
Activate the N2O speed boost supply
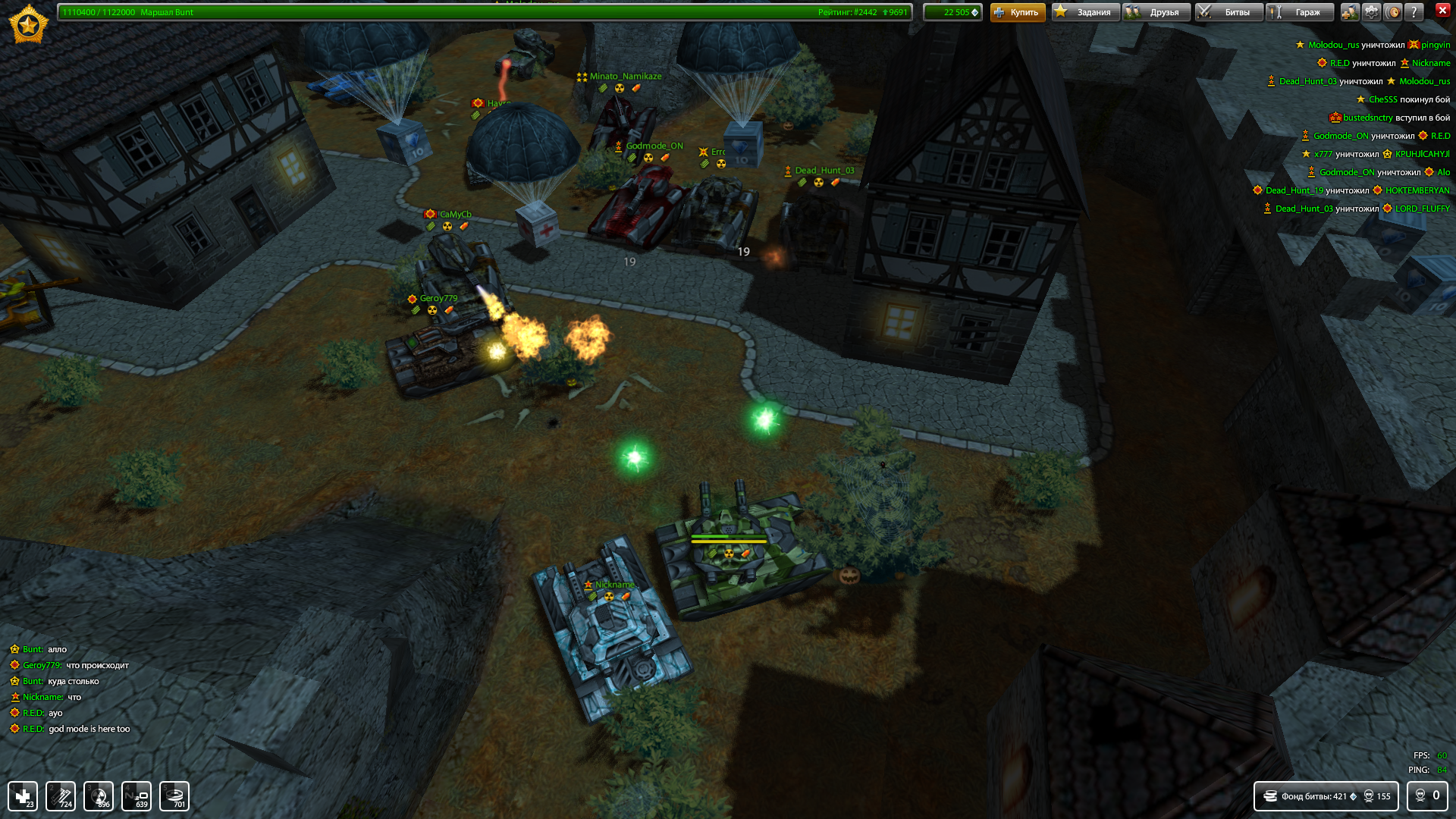click(x=136, y=796)
